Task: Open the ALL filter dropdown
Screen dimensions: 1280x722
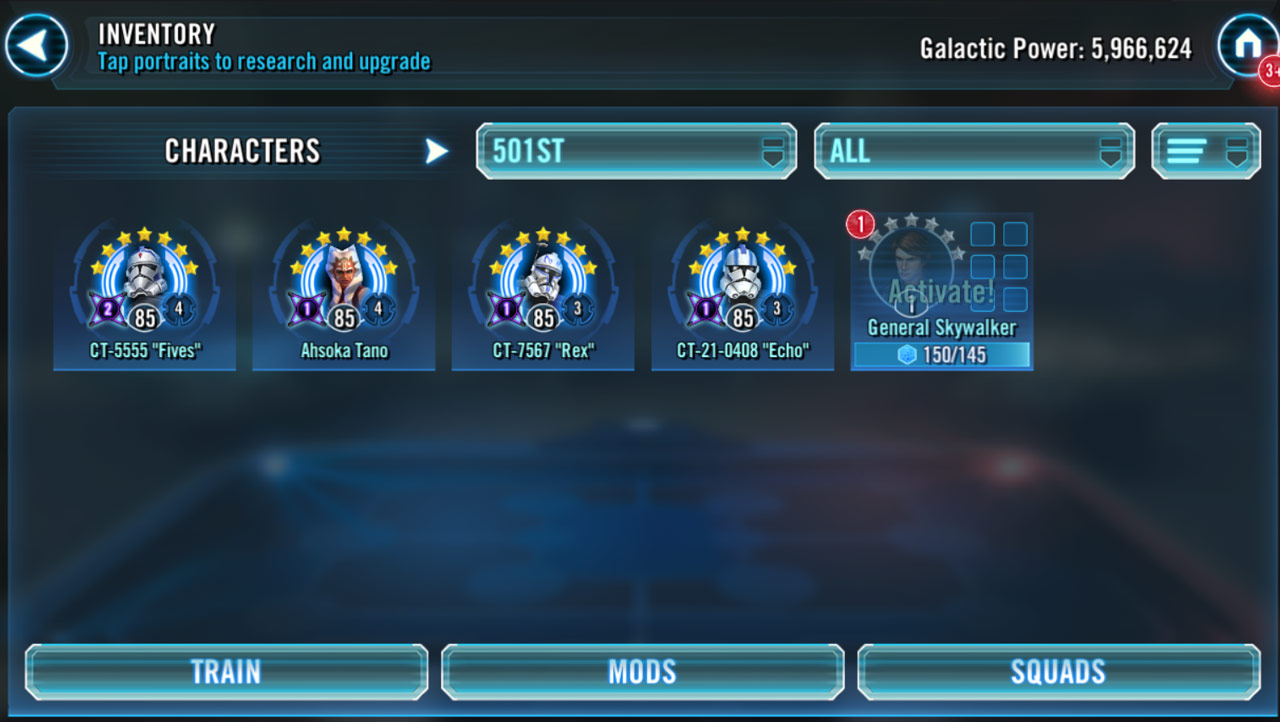Action: coord(974,152)
